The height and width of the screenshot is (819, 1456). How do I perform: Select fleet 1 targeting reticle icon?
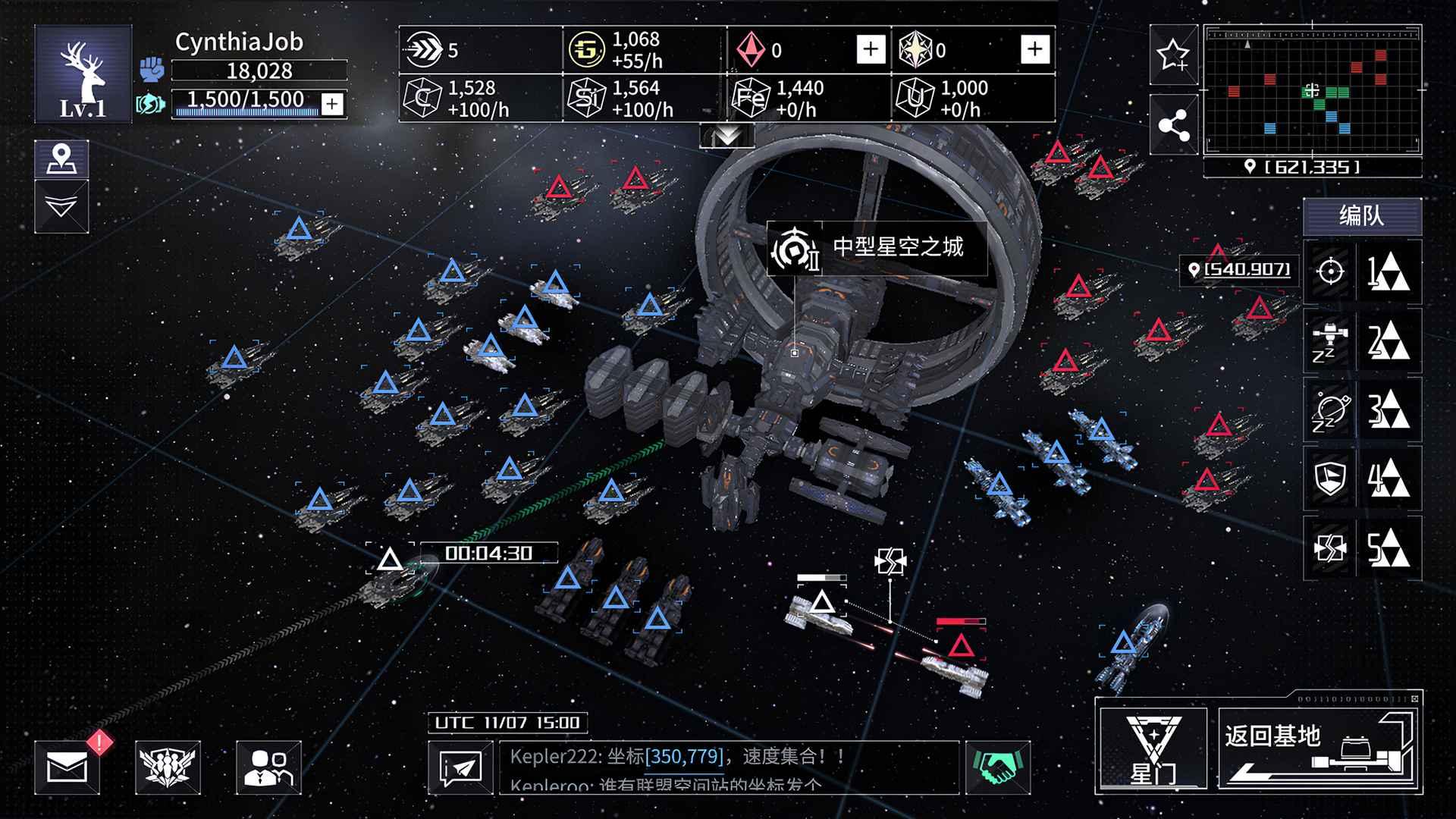[x=1331, y=271]
